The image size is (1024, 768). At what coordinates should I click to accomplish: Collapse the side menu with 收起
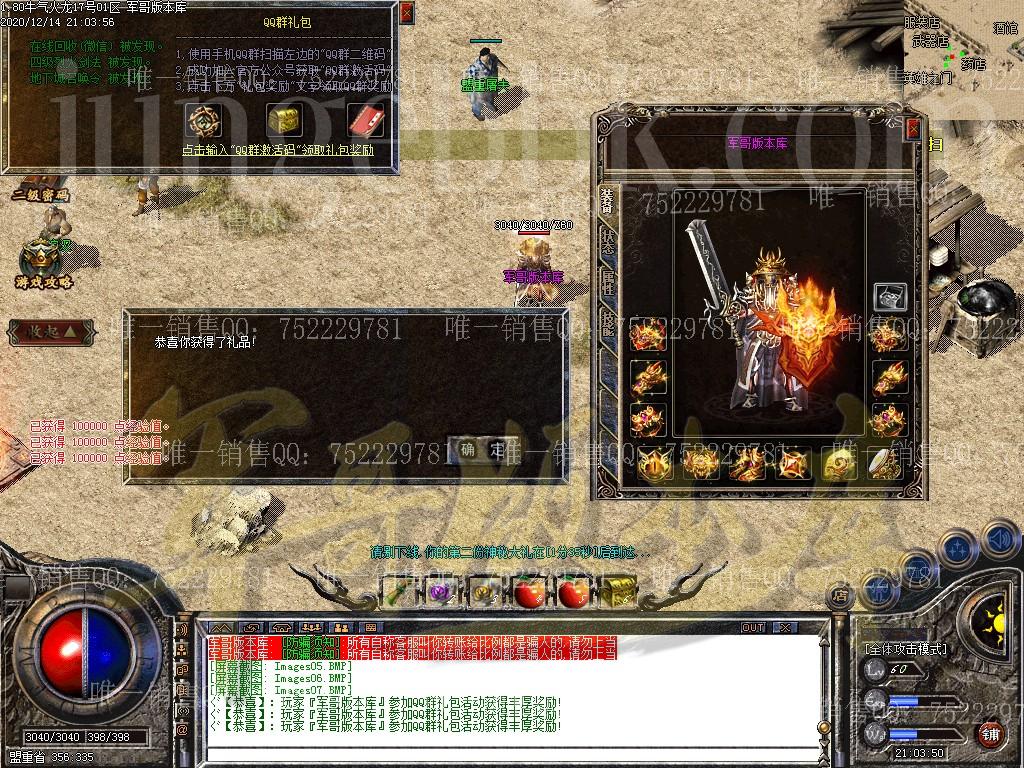click(x=50, y=330)
